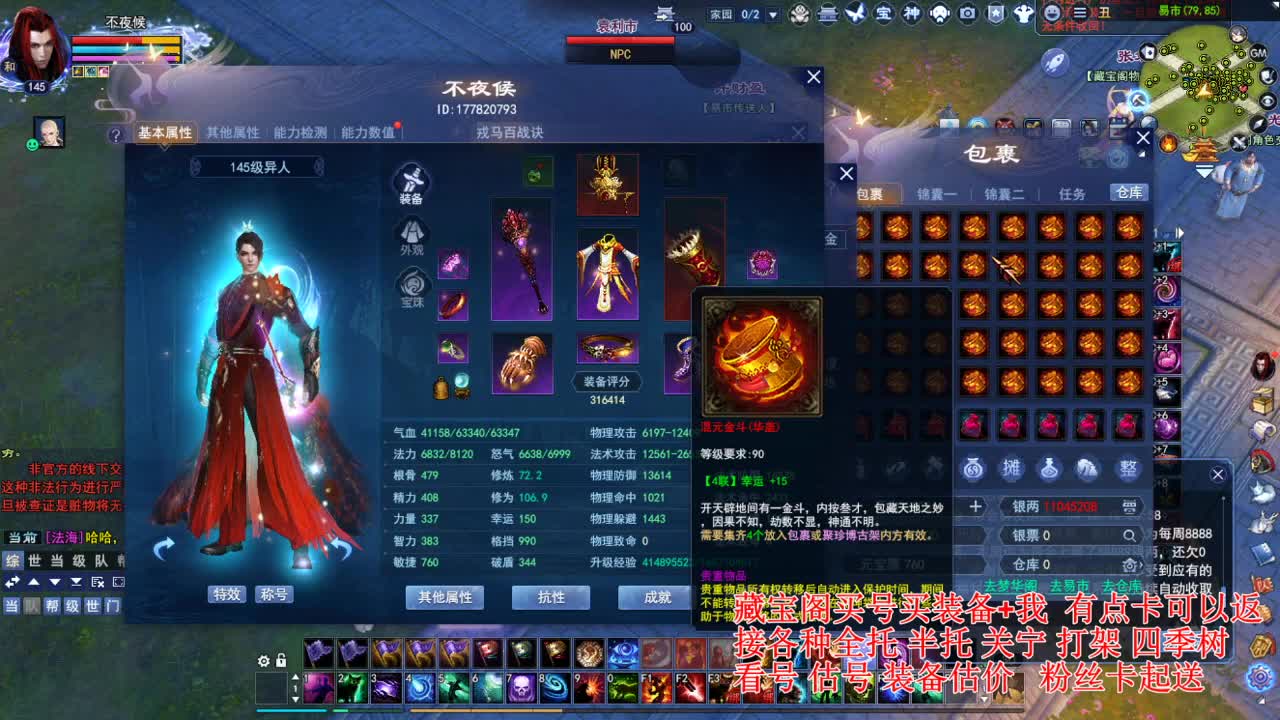This screenshot has height=720, width=1280.
Task: Switch to the 其他属性 tab
Action: pos(232,131)
